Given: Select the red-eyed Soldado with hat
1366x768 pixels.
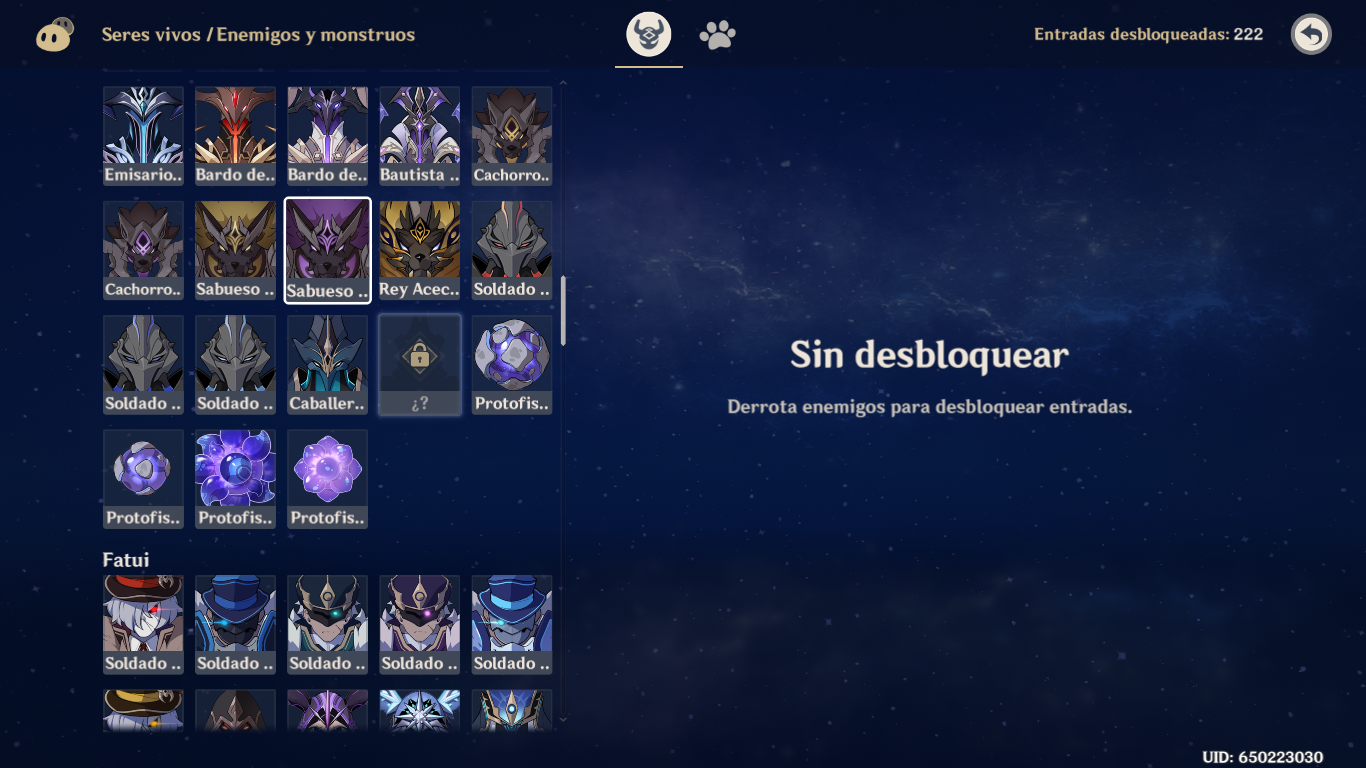Looking at the screenshot, I should (x=143, y=623).
